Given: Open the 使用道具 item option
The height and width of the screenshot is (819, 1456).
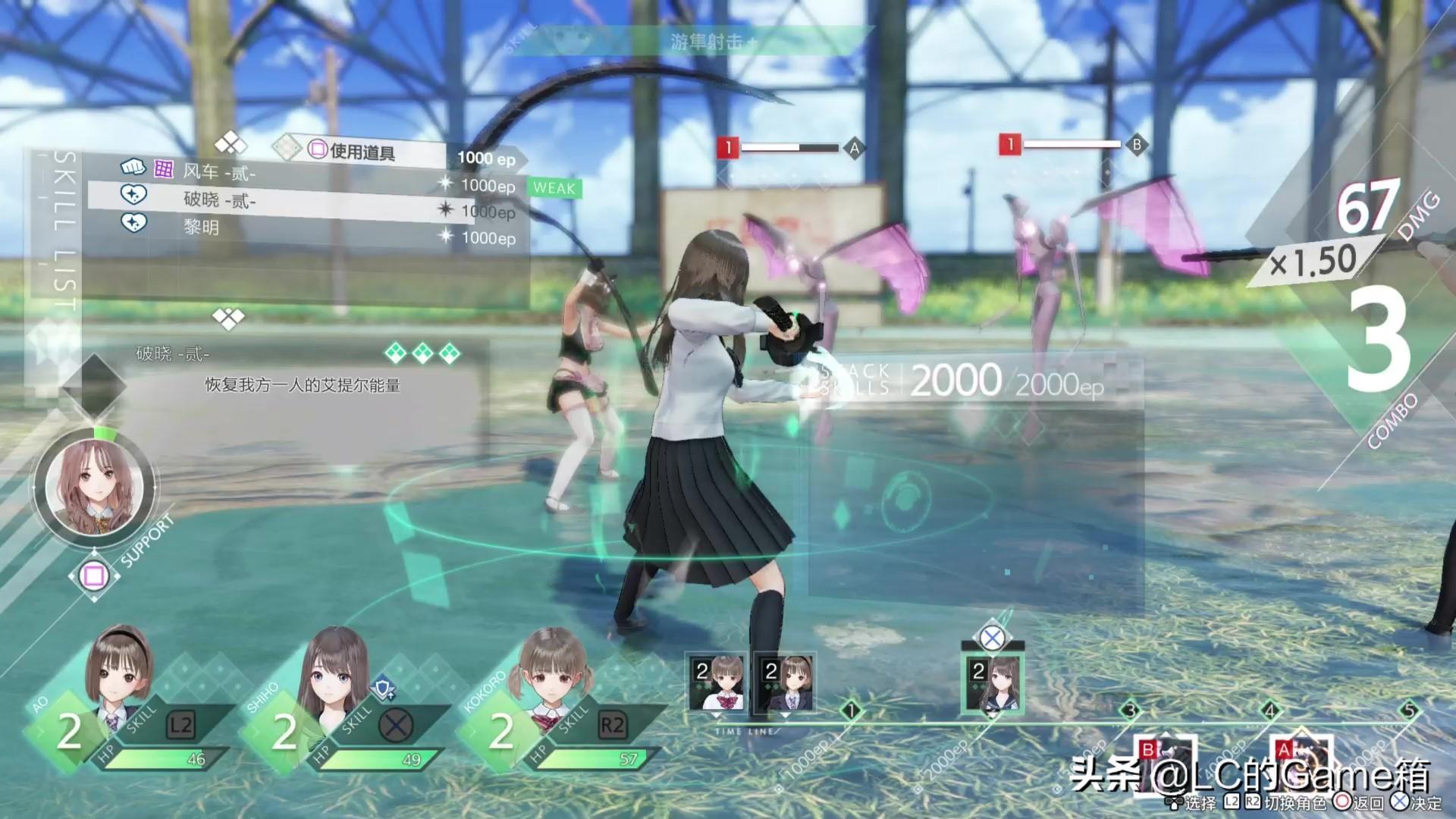Looking at the screenshot, I should [362, 152].
